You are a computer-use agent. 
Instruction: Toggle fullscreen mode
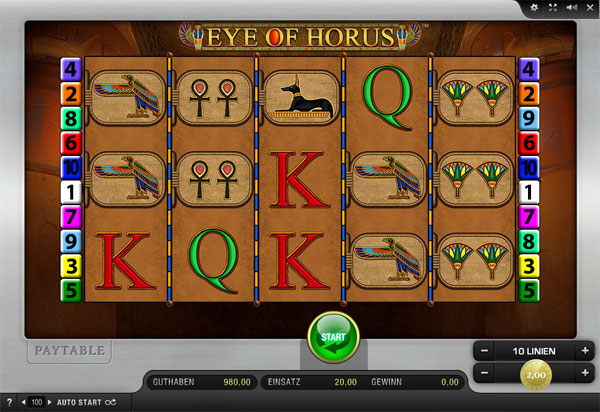click(x=552, y=7)
